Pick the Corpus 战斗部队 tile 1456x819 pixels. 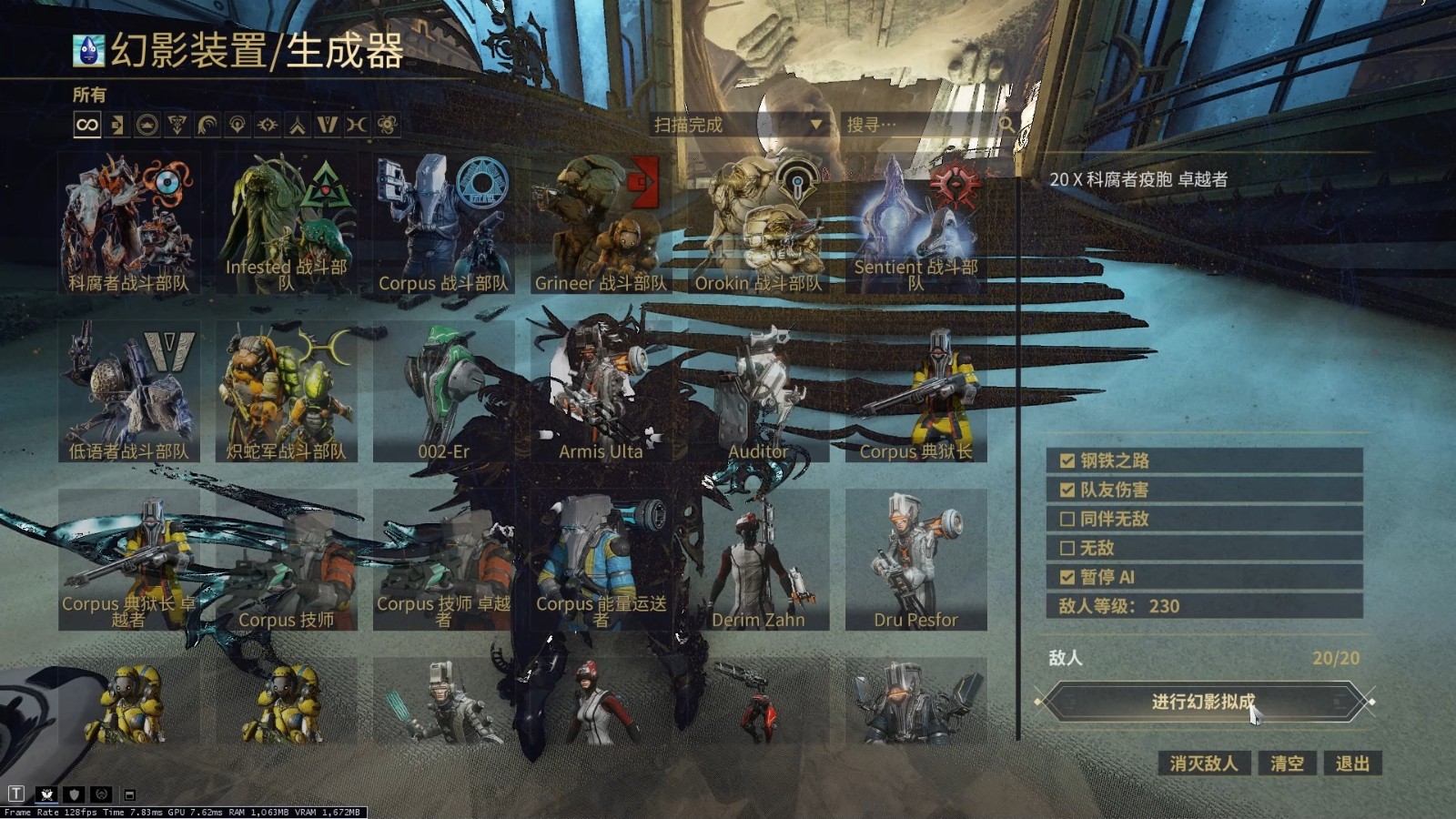pos(443,223)
